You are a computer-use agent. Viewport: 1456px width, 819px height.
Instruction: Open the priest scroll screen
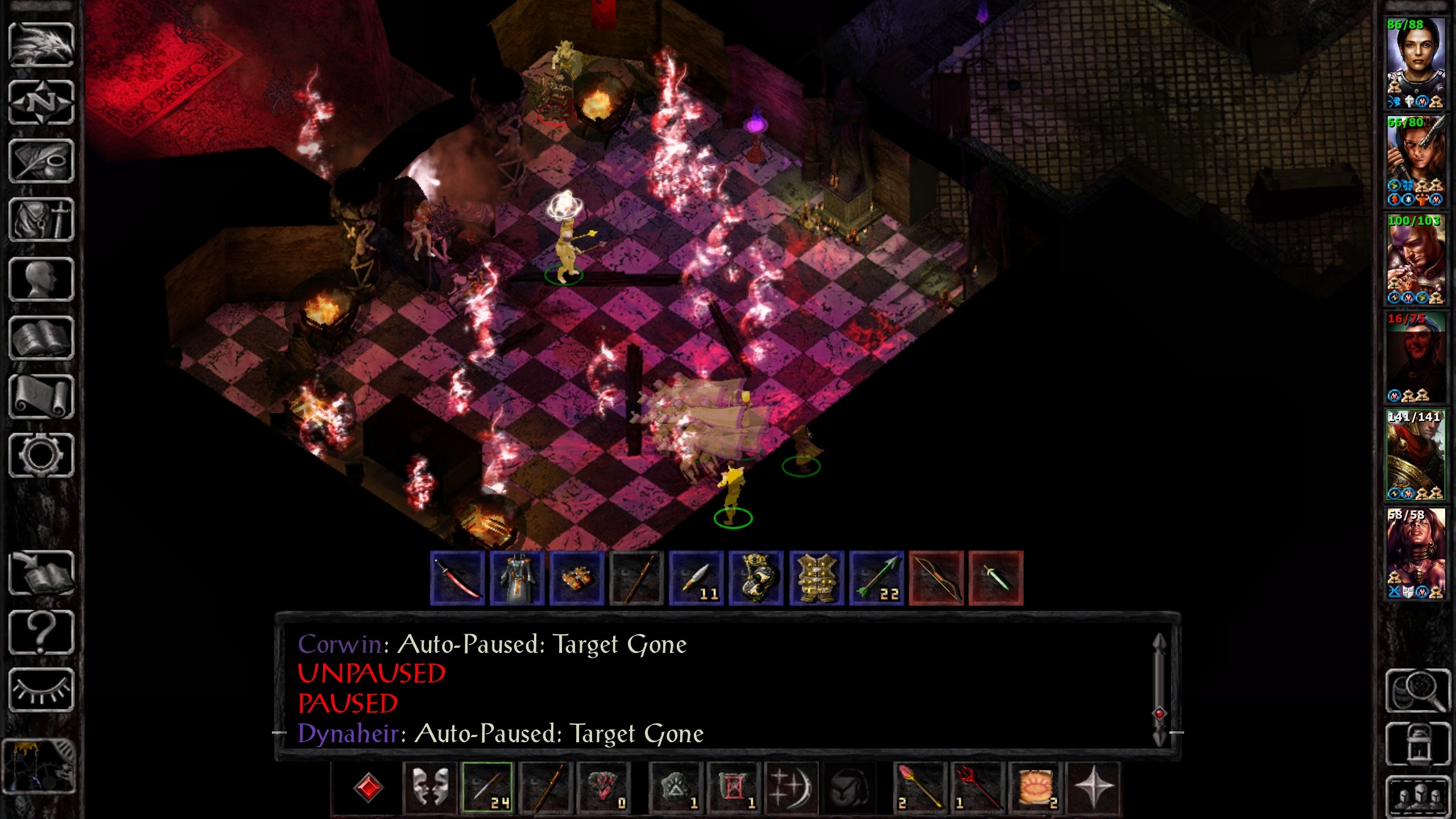[x=41, y=396]
